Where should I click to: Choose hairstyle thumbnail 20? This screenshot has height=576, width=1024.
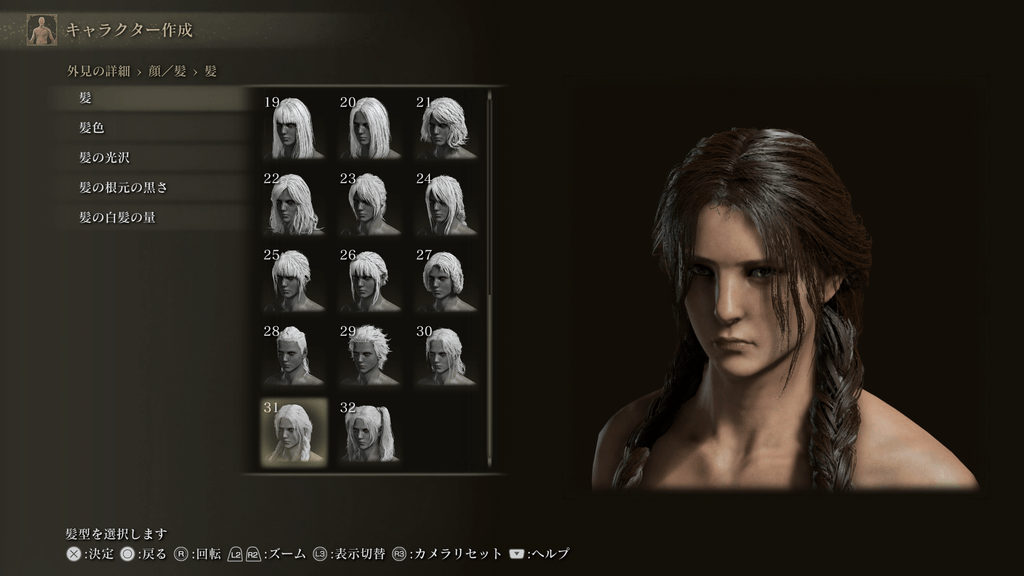point(370,127)
